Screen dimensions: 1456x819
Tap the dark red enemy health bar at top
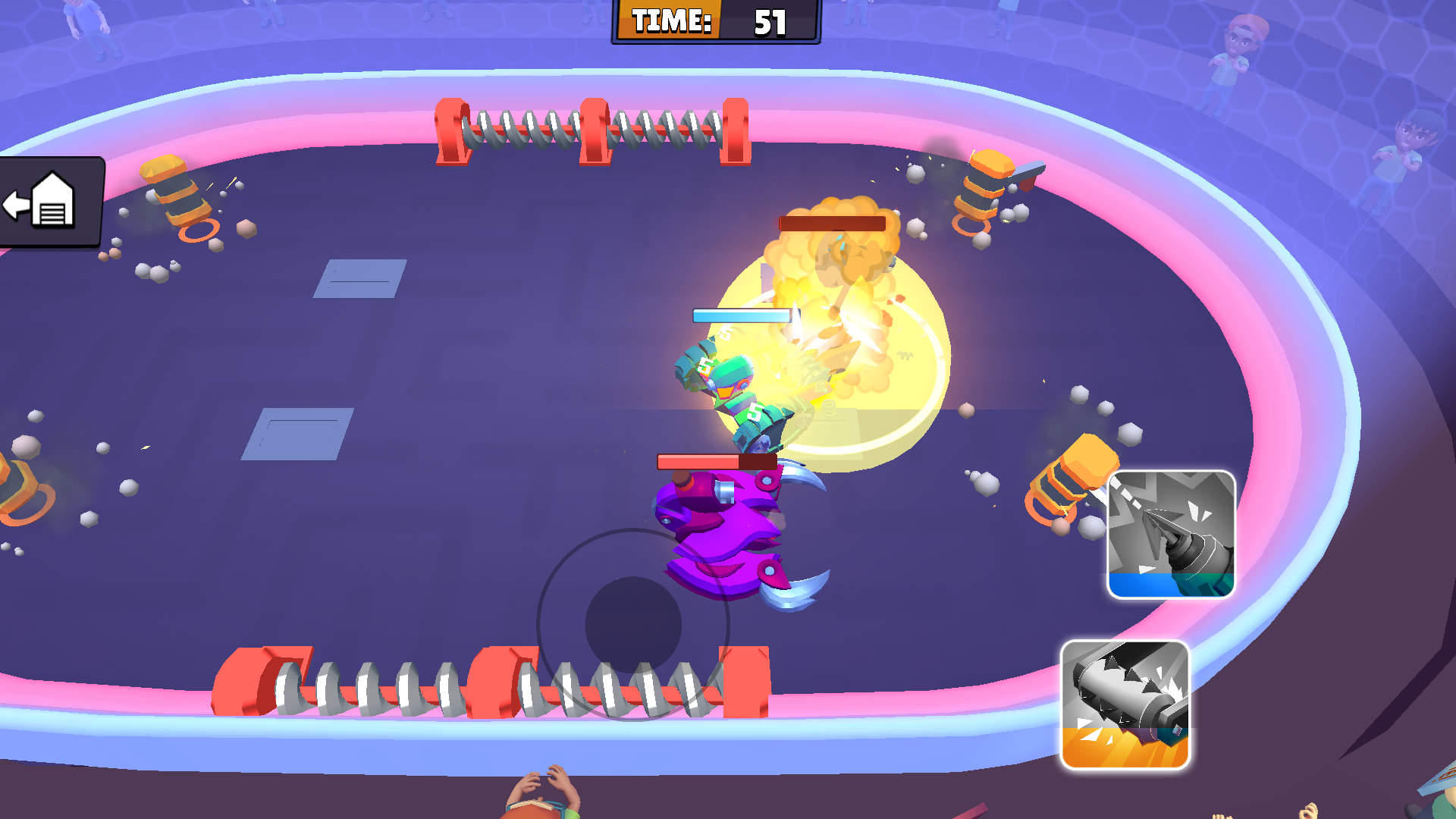[x=830, y=222]
